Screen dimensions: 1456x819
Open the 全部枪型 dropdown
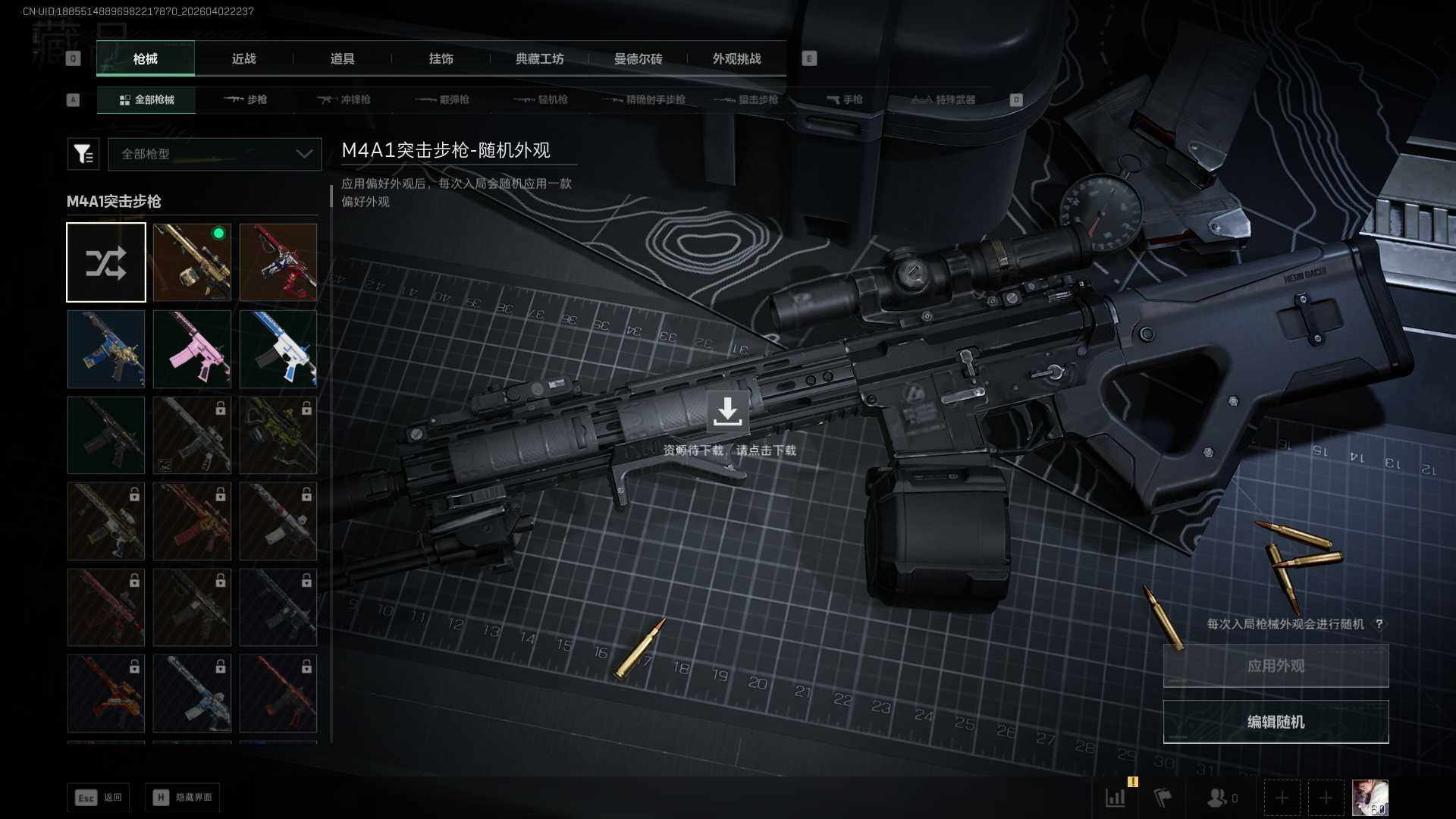[x=215, y=154]
